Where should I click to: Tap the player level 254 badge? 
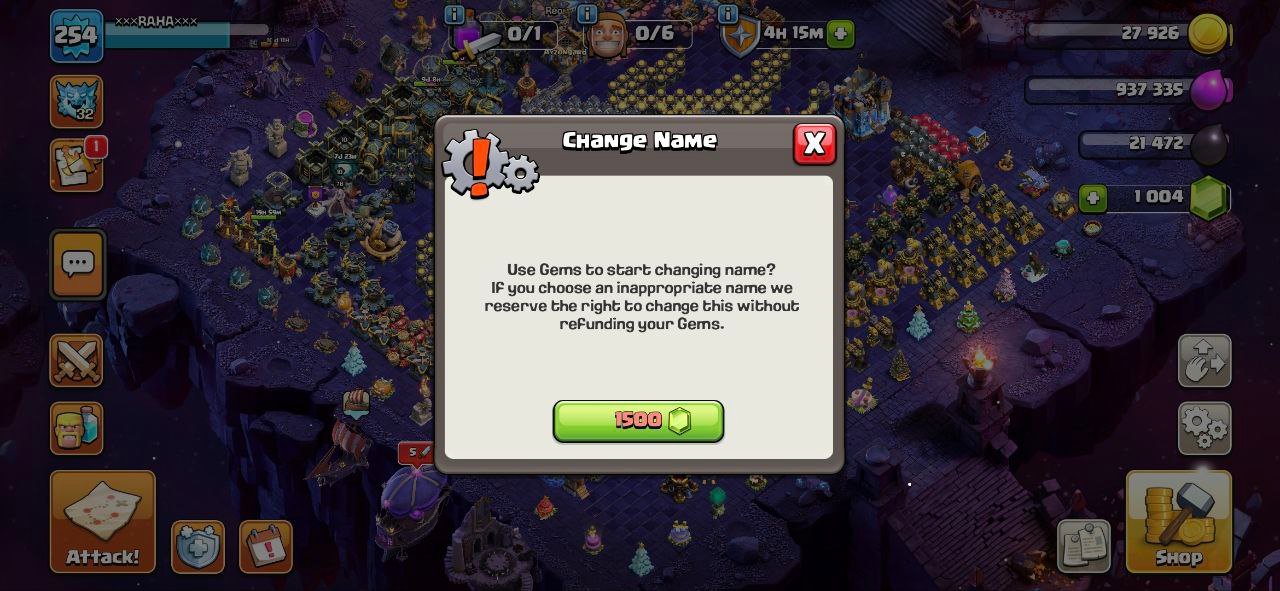[x=76, y=36]
